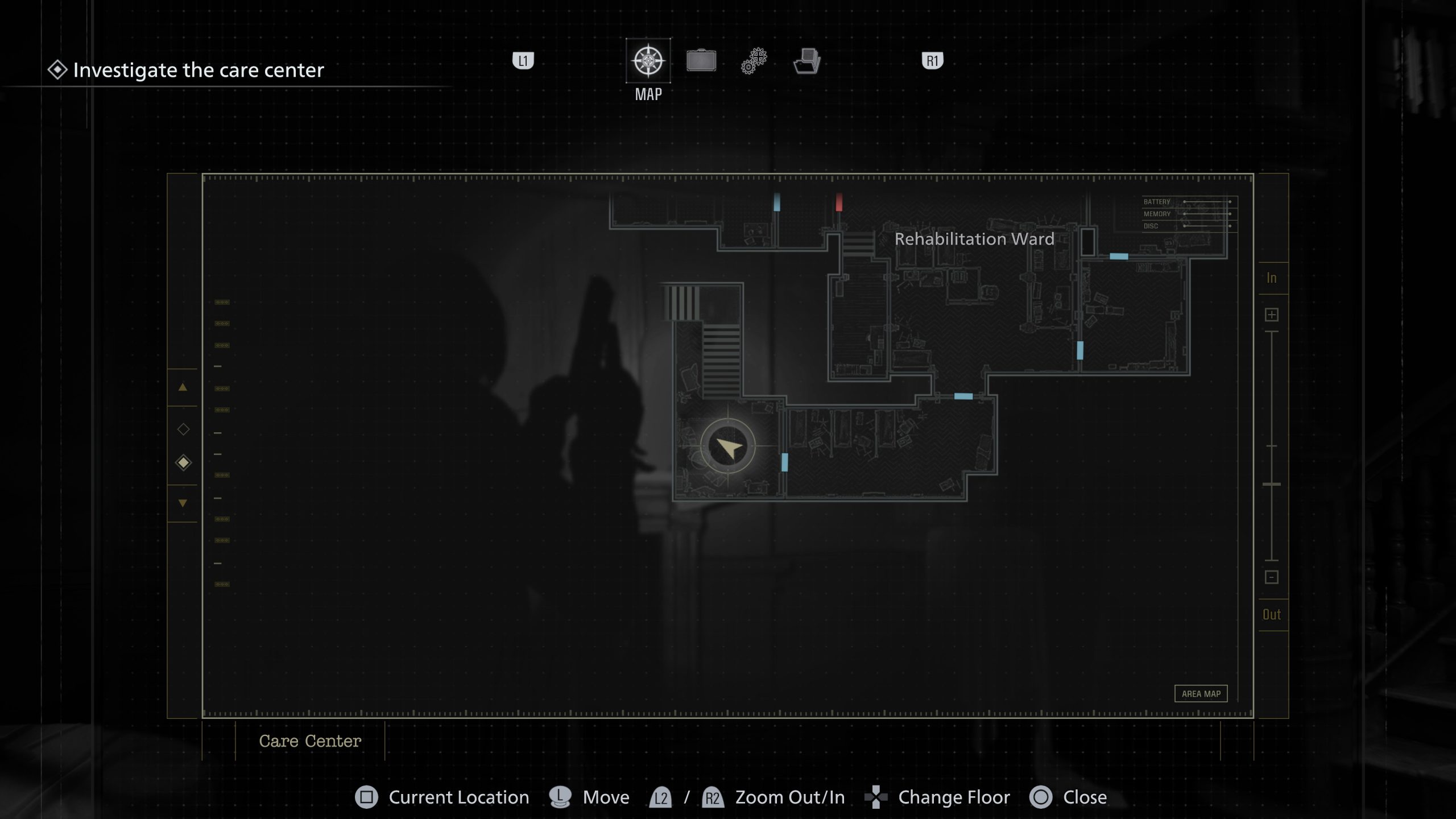Open the AREA MAP view
The width and height of the screenshot is (1456, 819).
point(1201,694)
